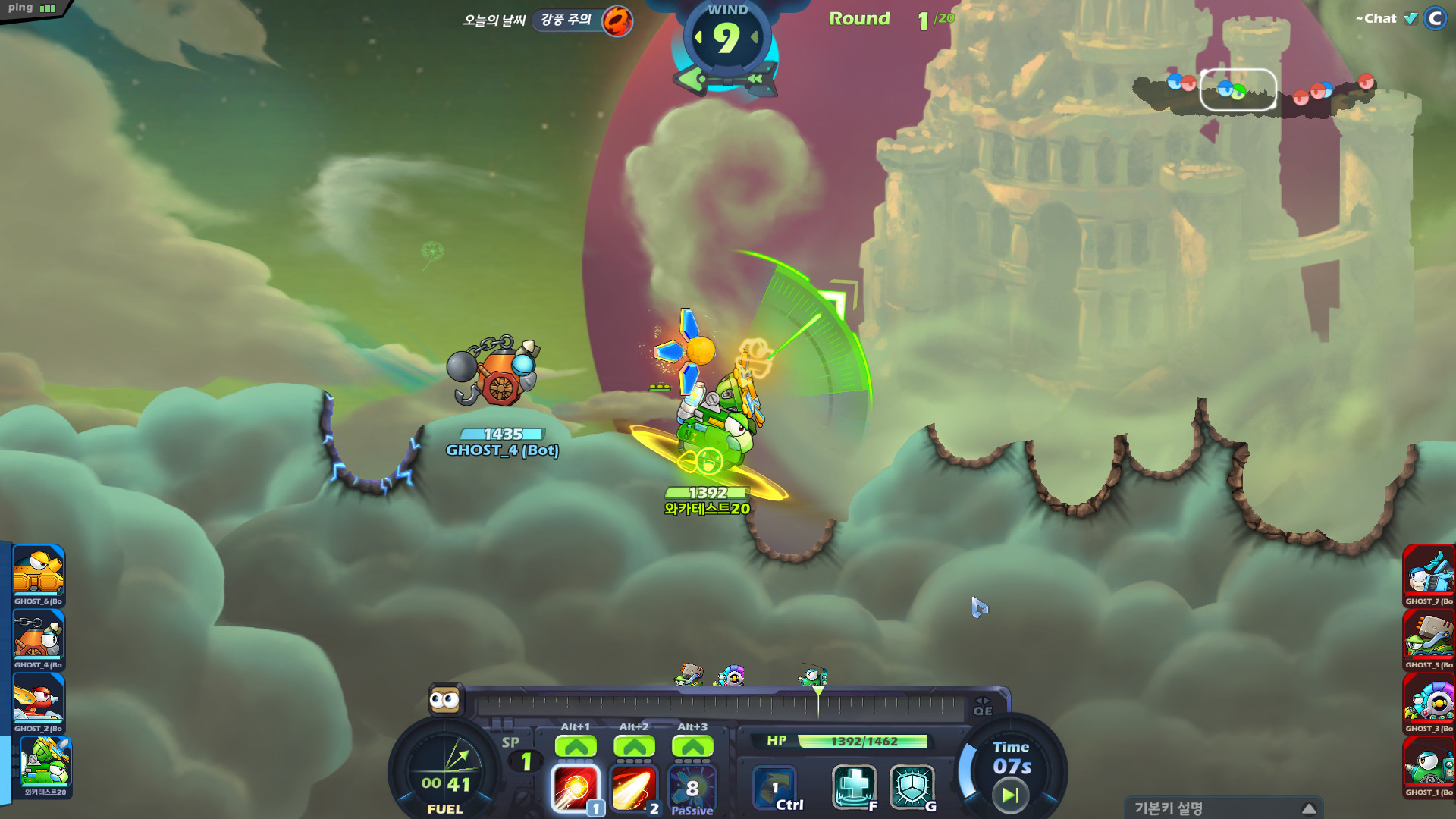This screenshot has width=1456, height=819.
Task: Expand the 기본키 설명 key guide panel
Action: (1308, 808)
